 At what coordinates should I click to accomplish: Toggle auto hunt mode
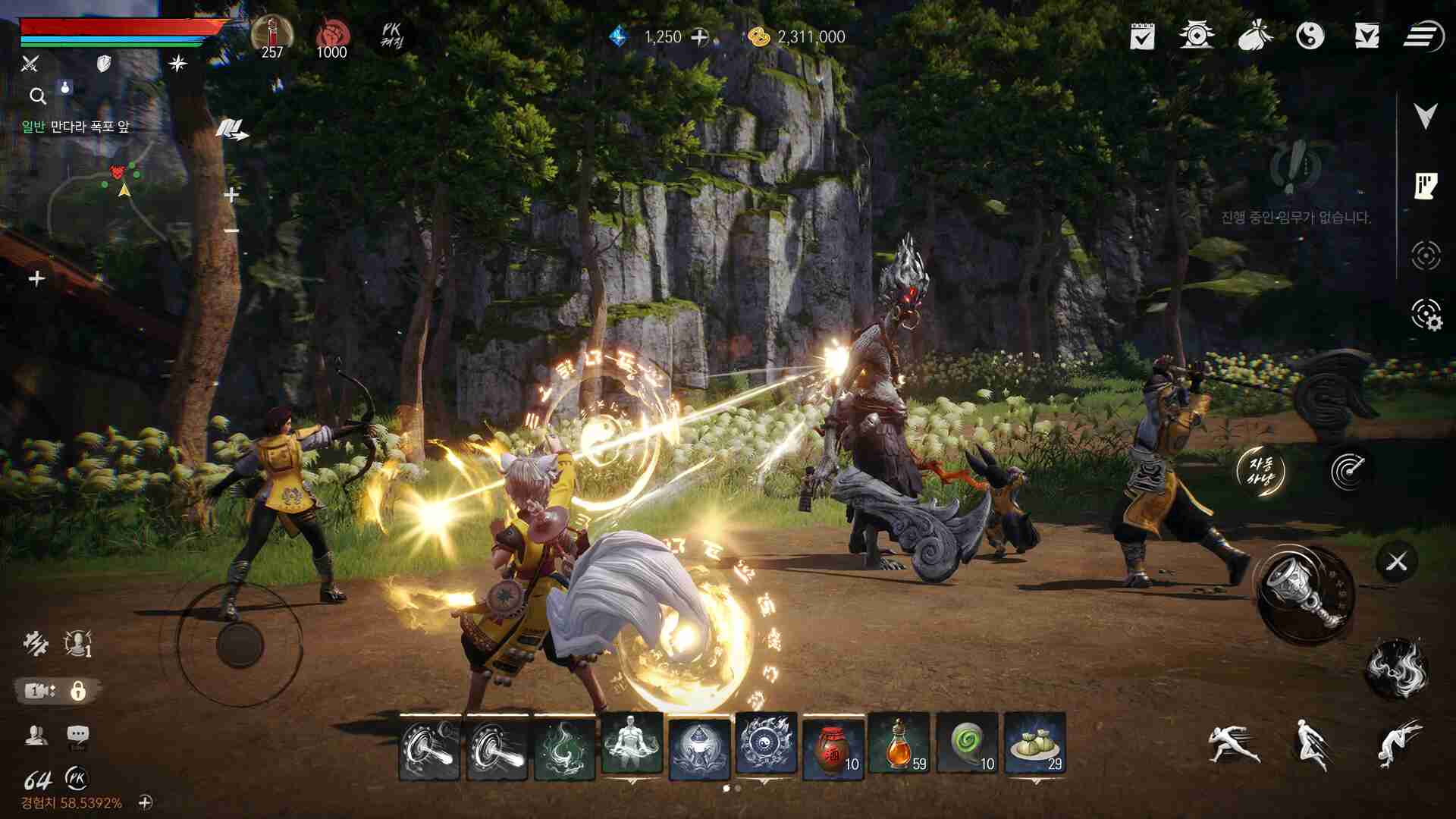tap(1261, 471)
